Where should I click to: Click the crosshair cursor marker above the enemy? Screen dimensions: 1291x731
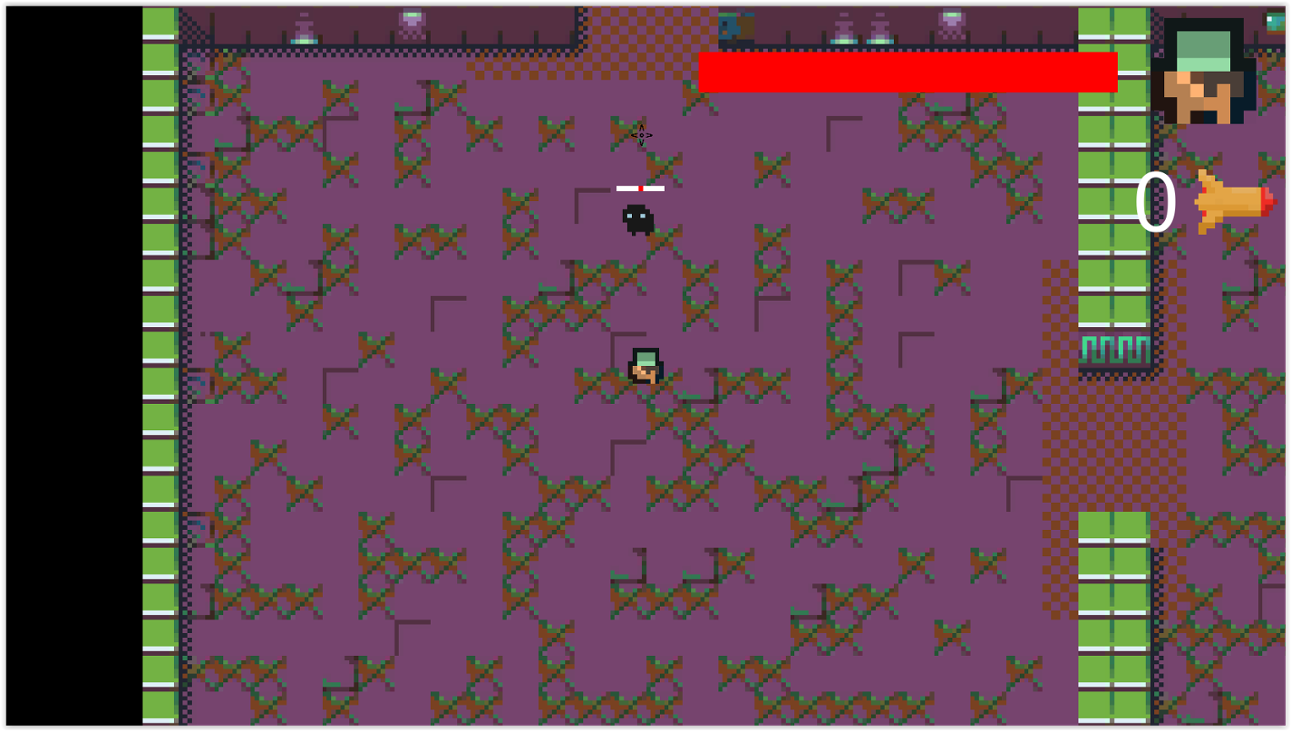(640, 136)
